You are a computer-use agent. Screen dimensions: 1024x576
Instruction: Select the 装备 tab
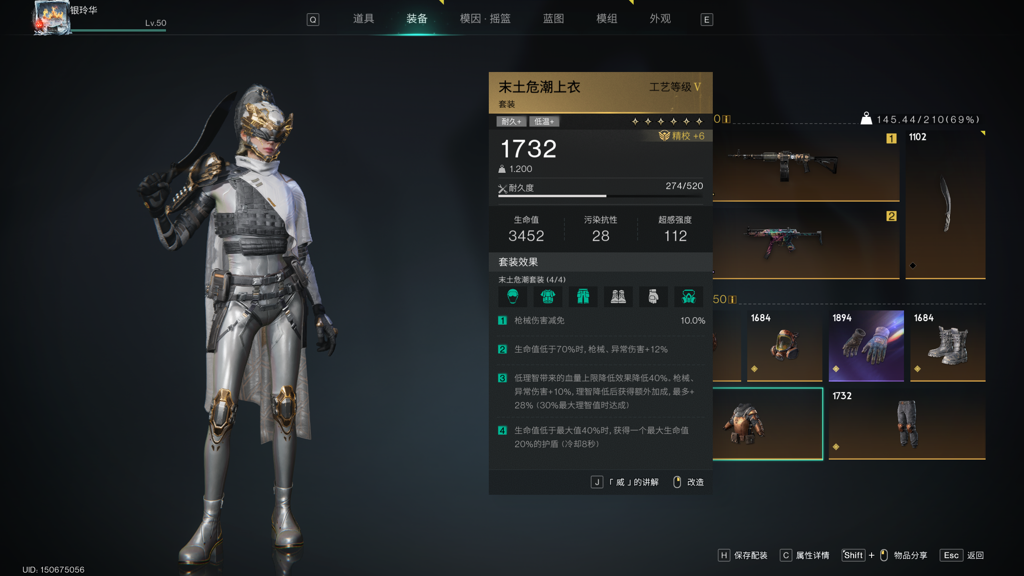pos(417,19)
